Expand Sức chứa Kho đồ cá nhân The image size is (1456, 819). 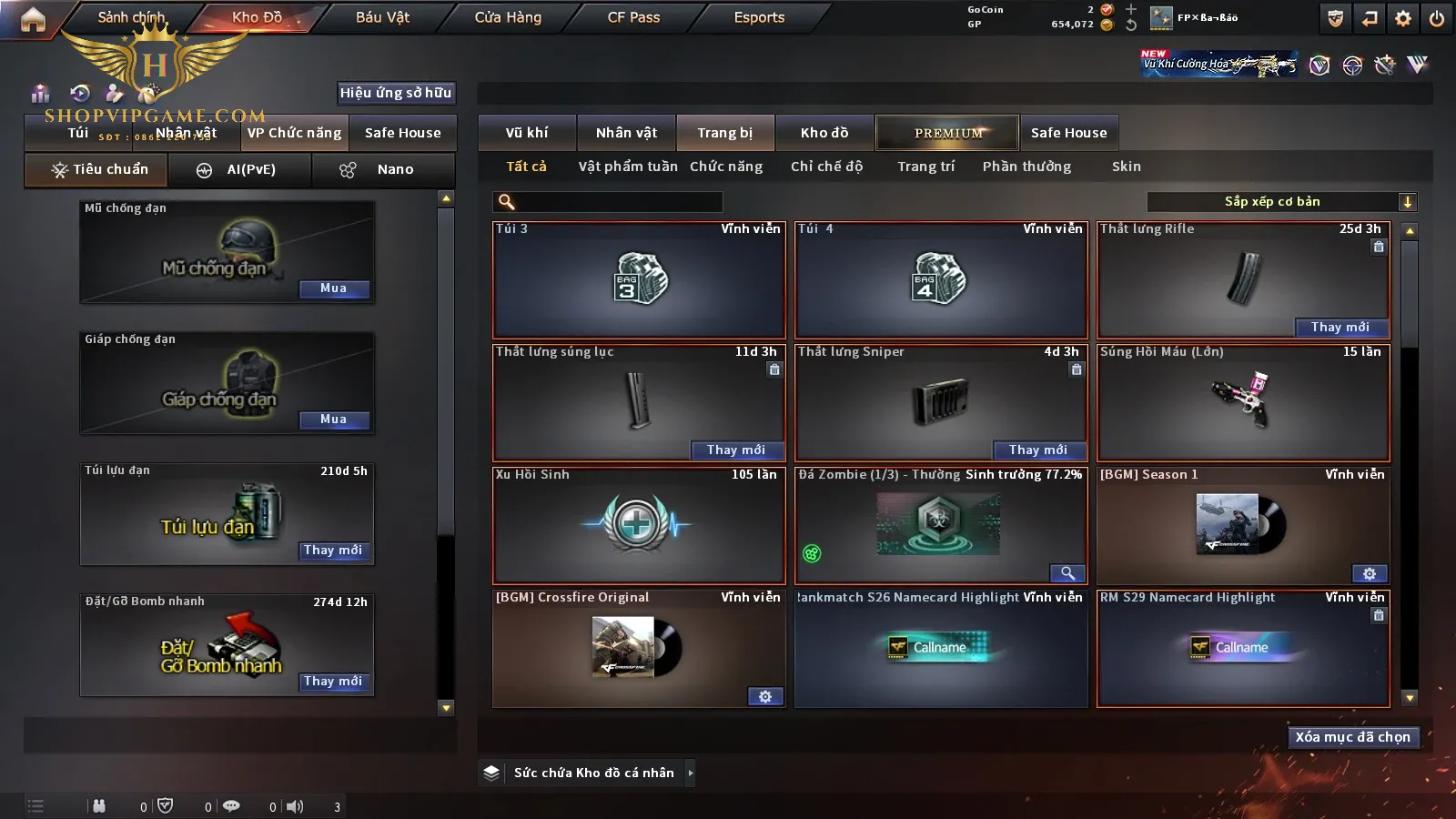click(691, 773)
